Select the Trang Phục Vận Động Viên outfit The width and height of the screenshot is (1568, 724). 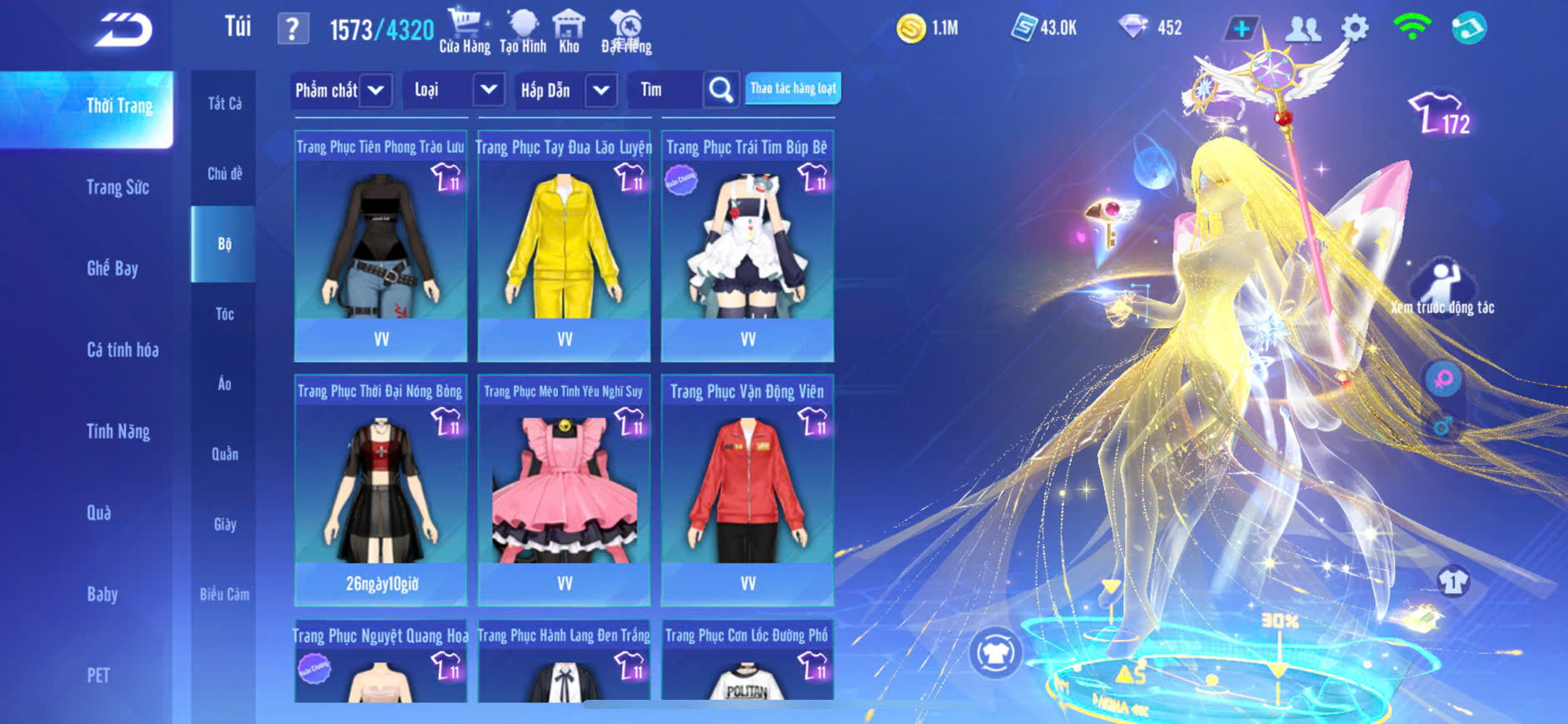pos(747,489)
